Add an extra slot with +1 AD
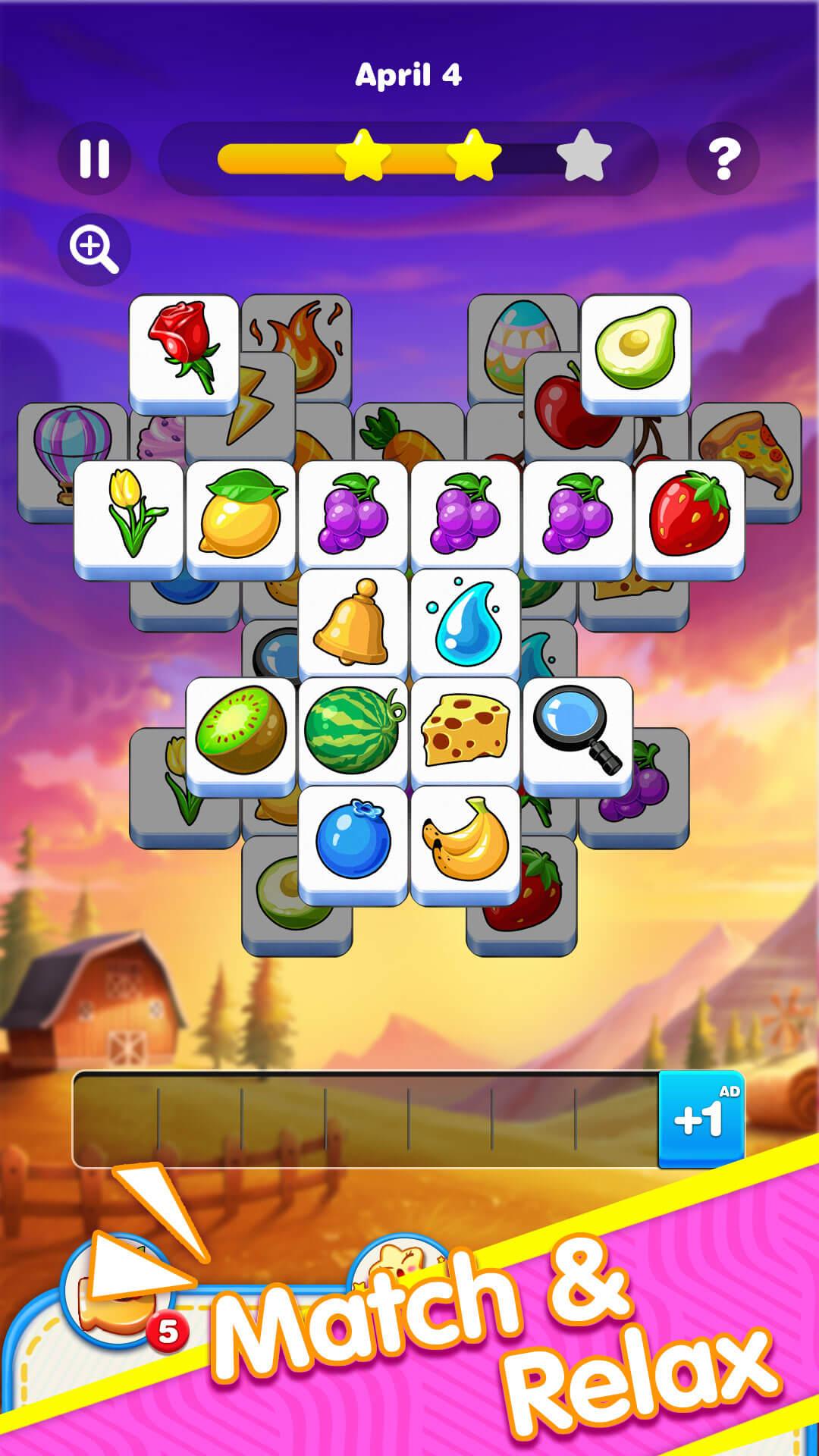This screenshot has width=819, height=1456. pyautogui.click(x=701, y=1119)
